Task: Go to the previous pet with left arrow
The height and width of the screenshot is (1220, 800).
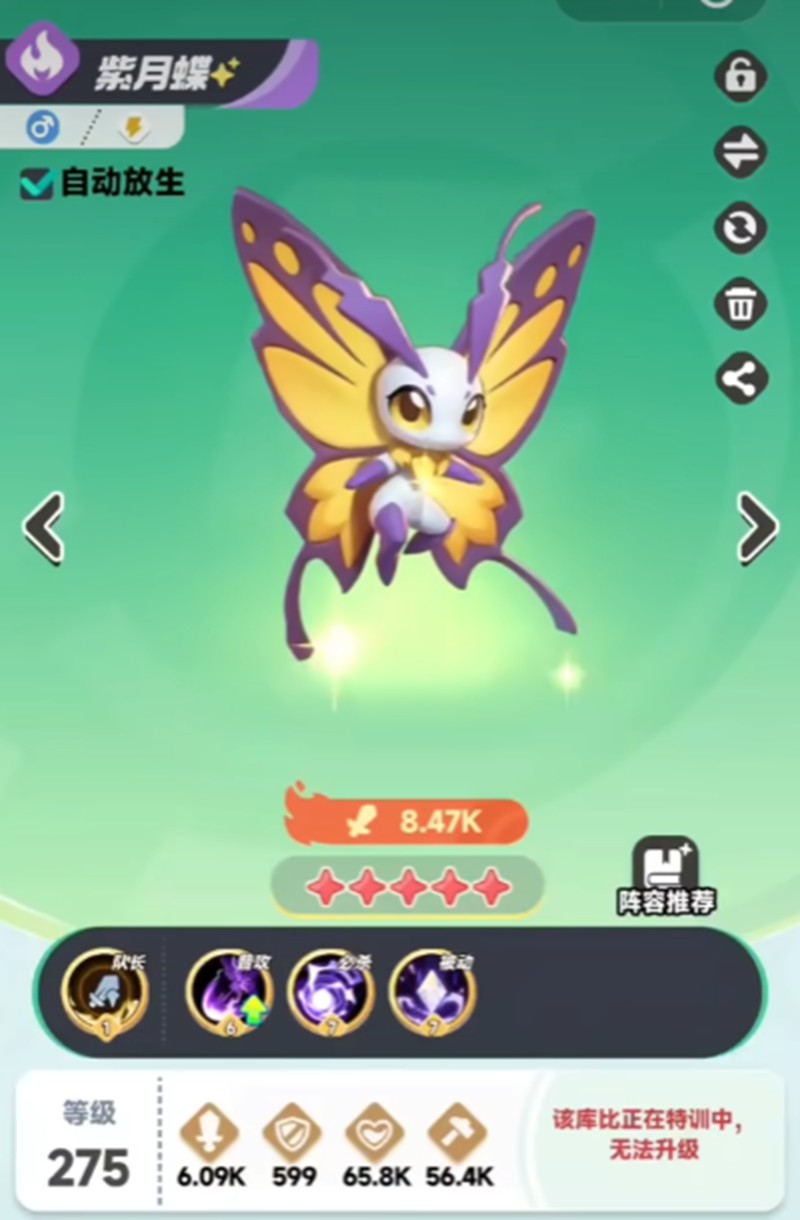Action: [44, 526]
